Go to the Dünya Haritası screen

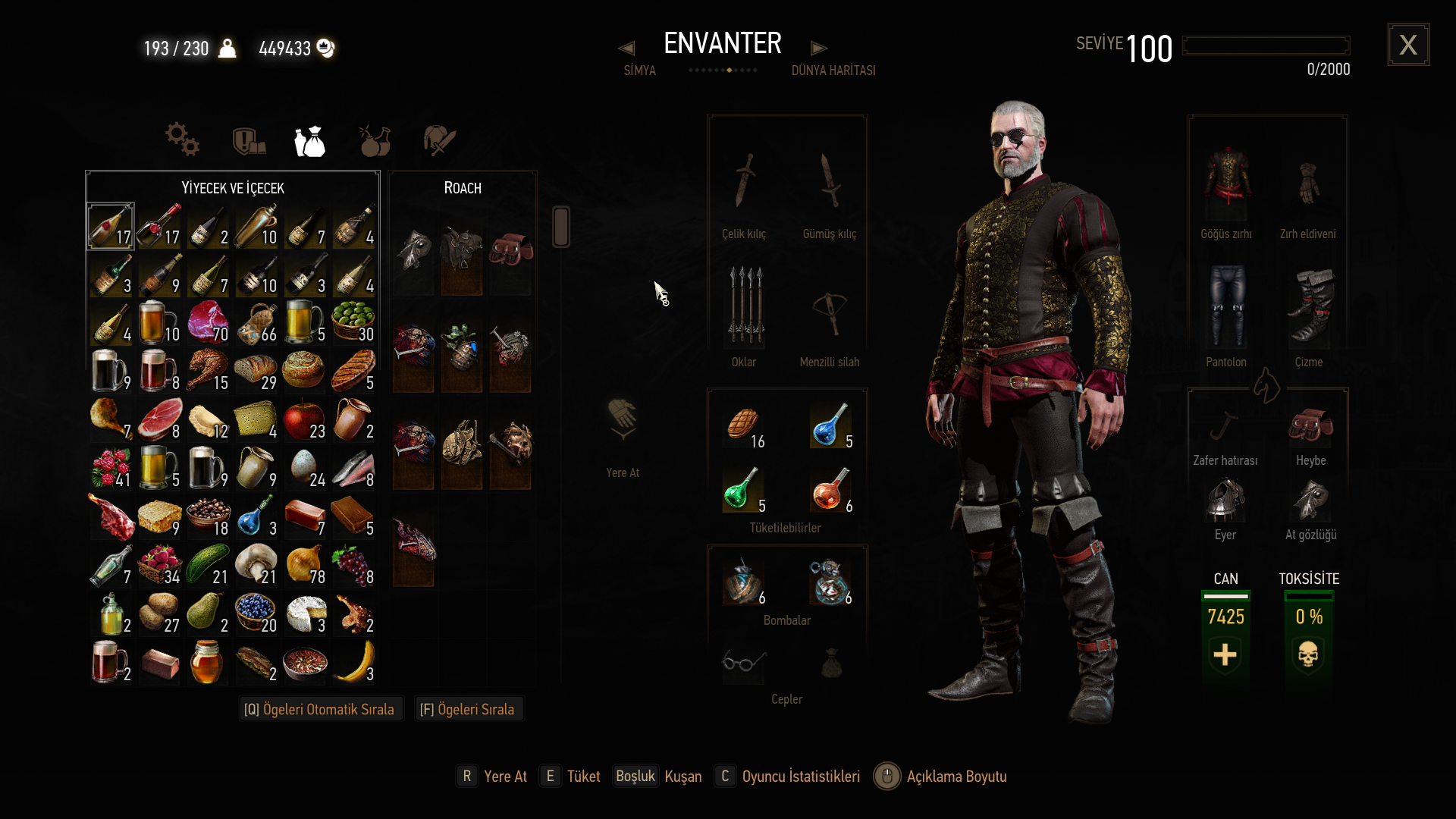click(x=833, y=70)
